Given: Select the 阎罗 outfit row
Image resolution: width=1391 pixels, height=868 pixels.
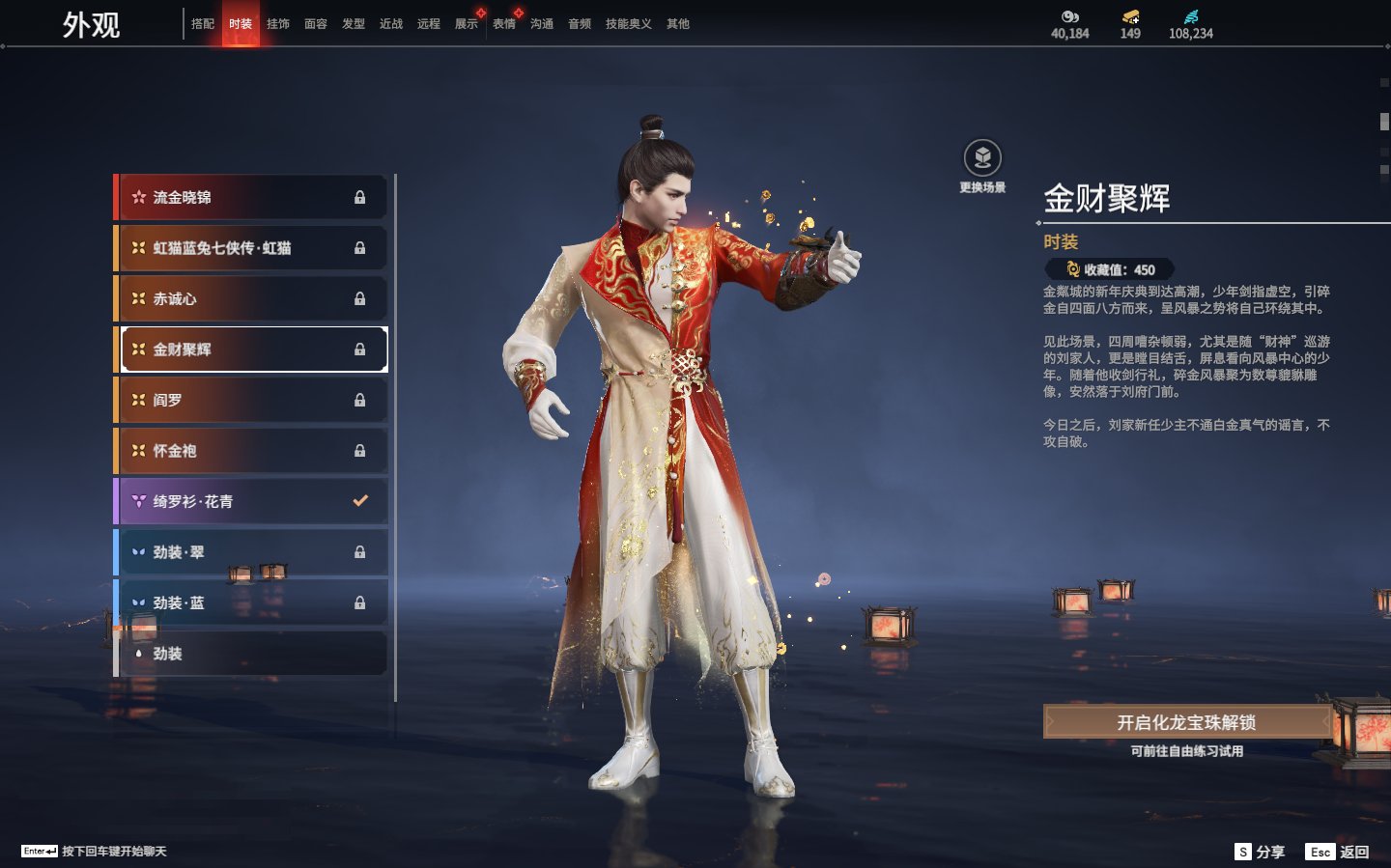Looking at the screenshot, I should click(251, 400).
